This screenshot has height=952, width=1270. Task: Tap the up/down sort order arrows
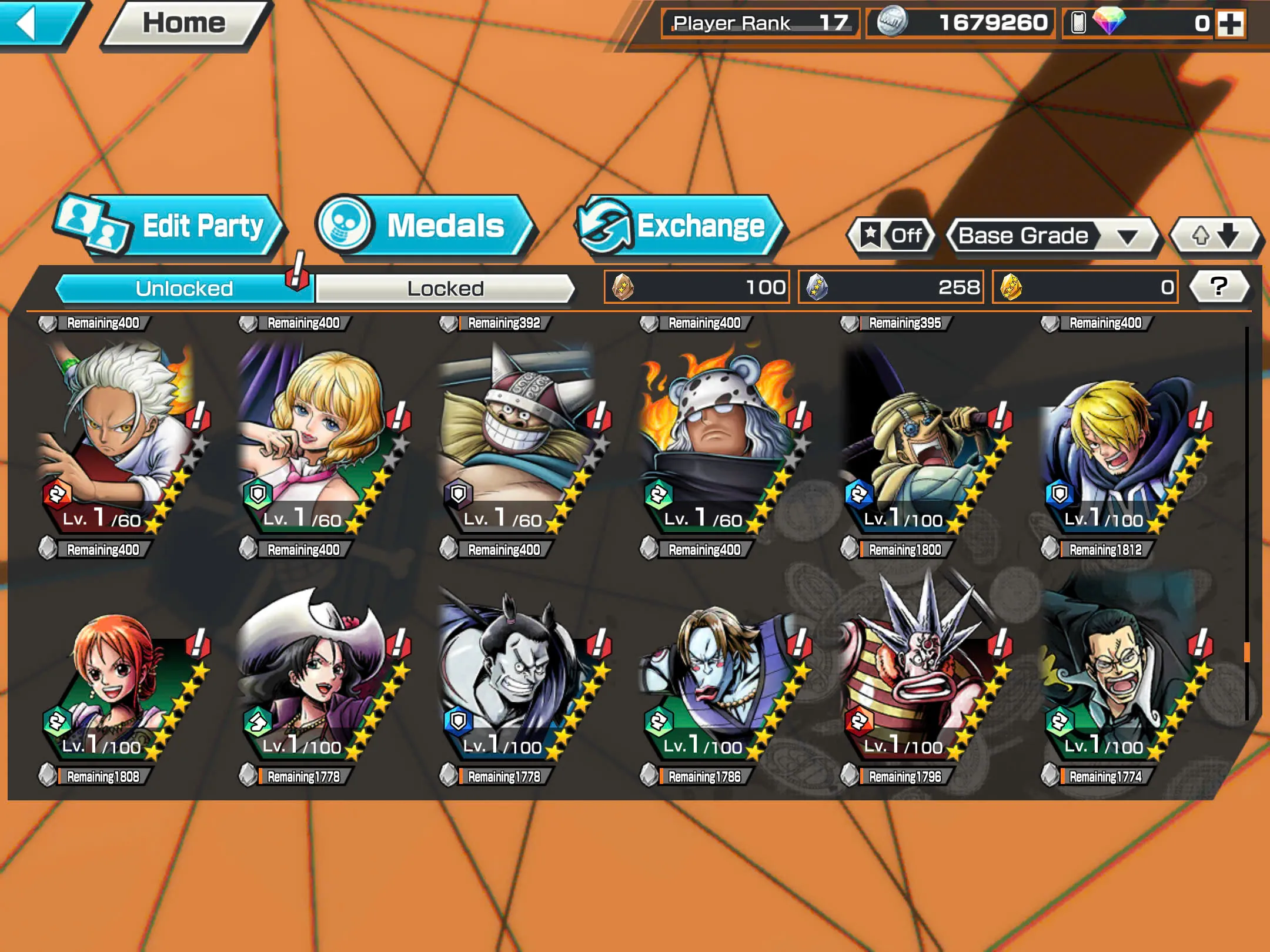(x=1214, y=236)
